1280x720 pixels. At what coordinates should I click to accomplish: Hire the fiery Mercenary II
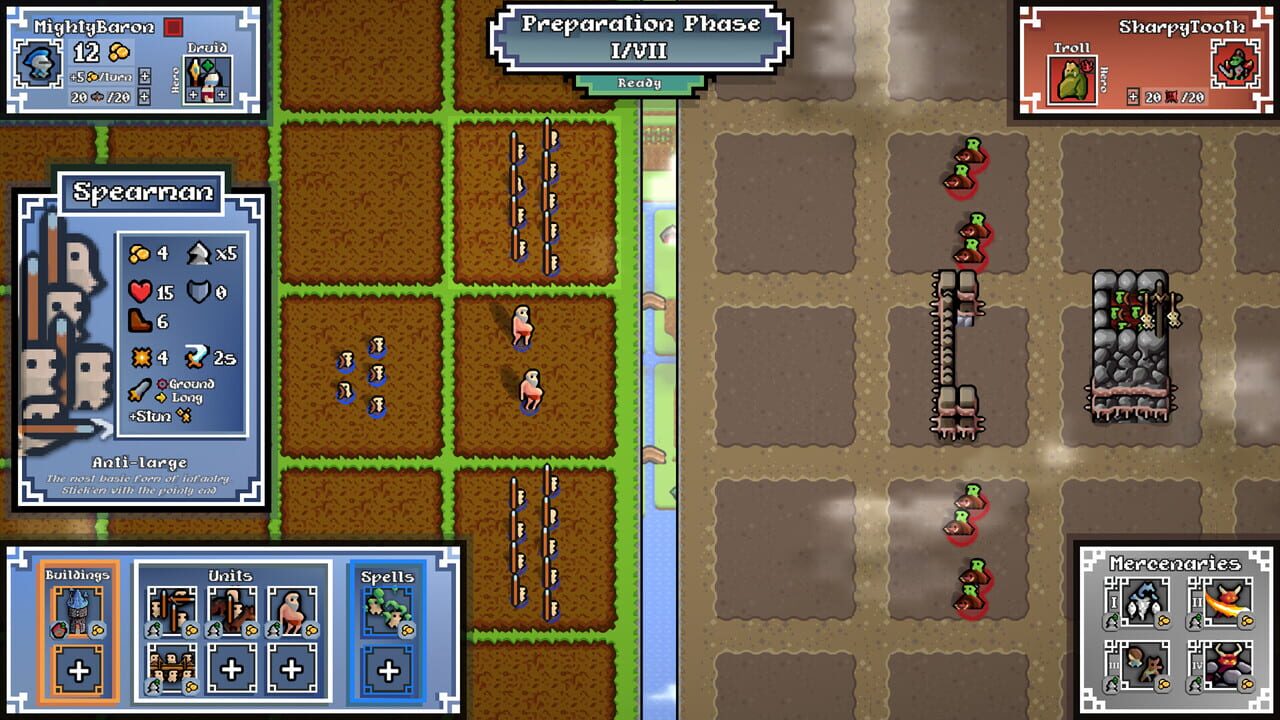click(x=1226, y=601)
